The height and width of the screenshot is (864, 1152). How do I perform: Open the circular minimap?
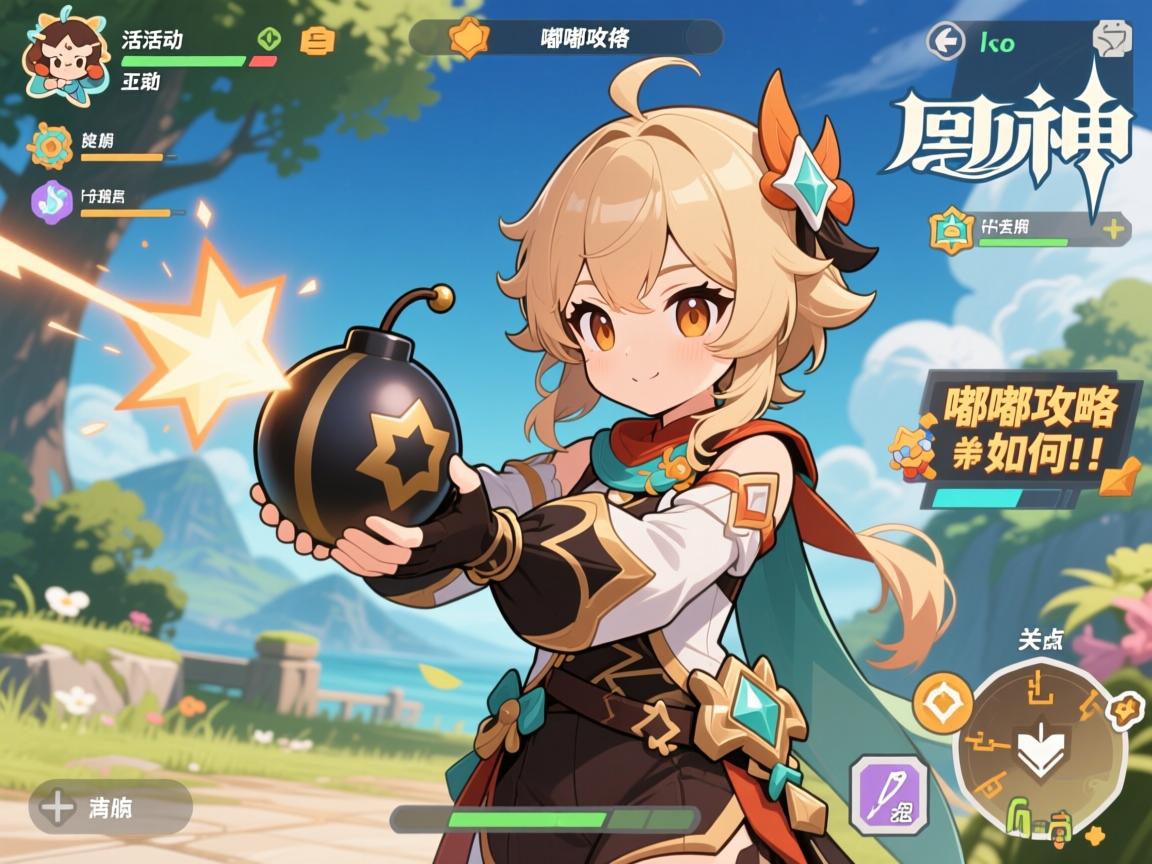1040,747
